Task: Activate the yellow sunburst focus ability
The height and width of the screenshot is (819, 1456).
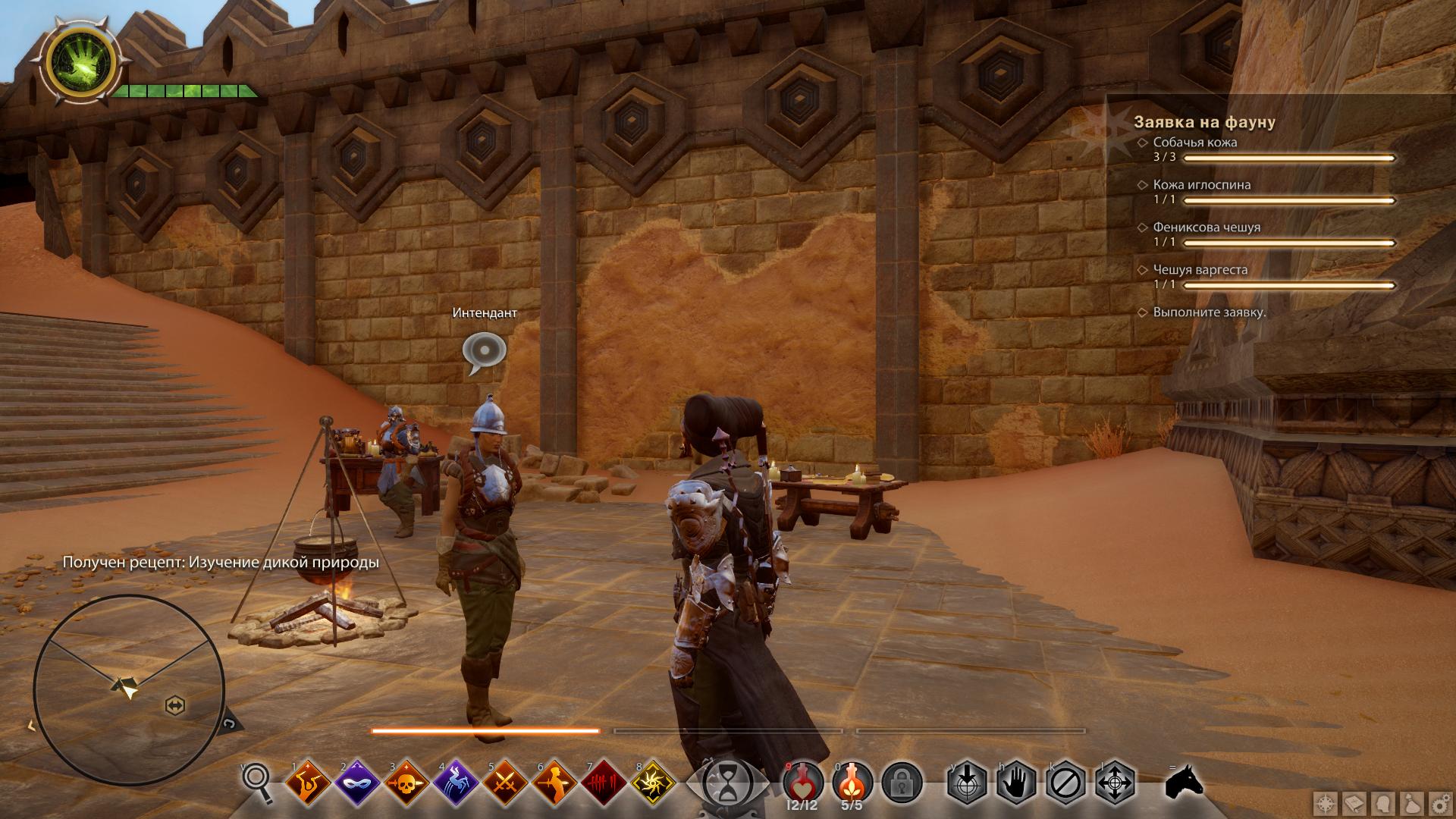Action: click(654, 783)
